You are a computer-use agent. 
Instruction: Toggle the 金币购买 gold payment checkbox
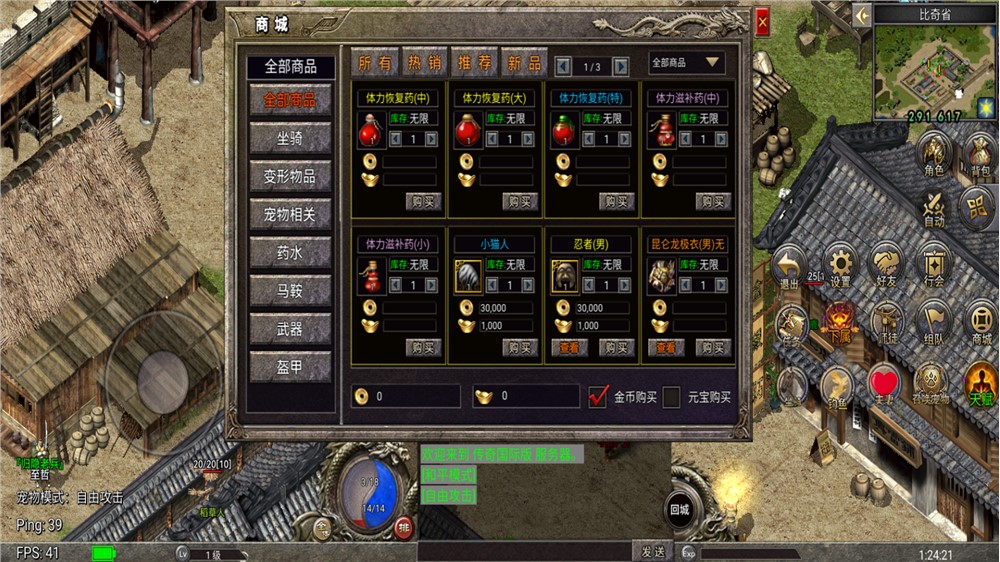click(598, 396)
